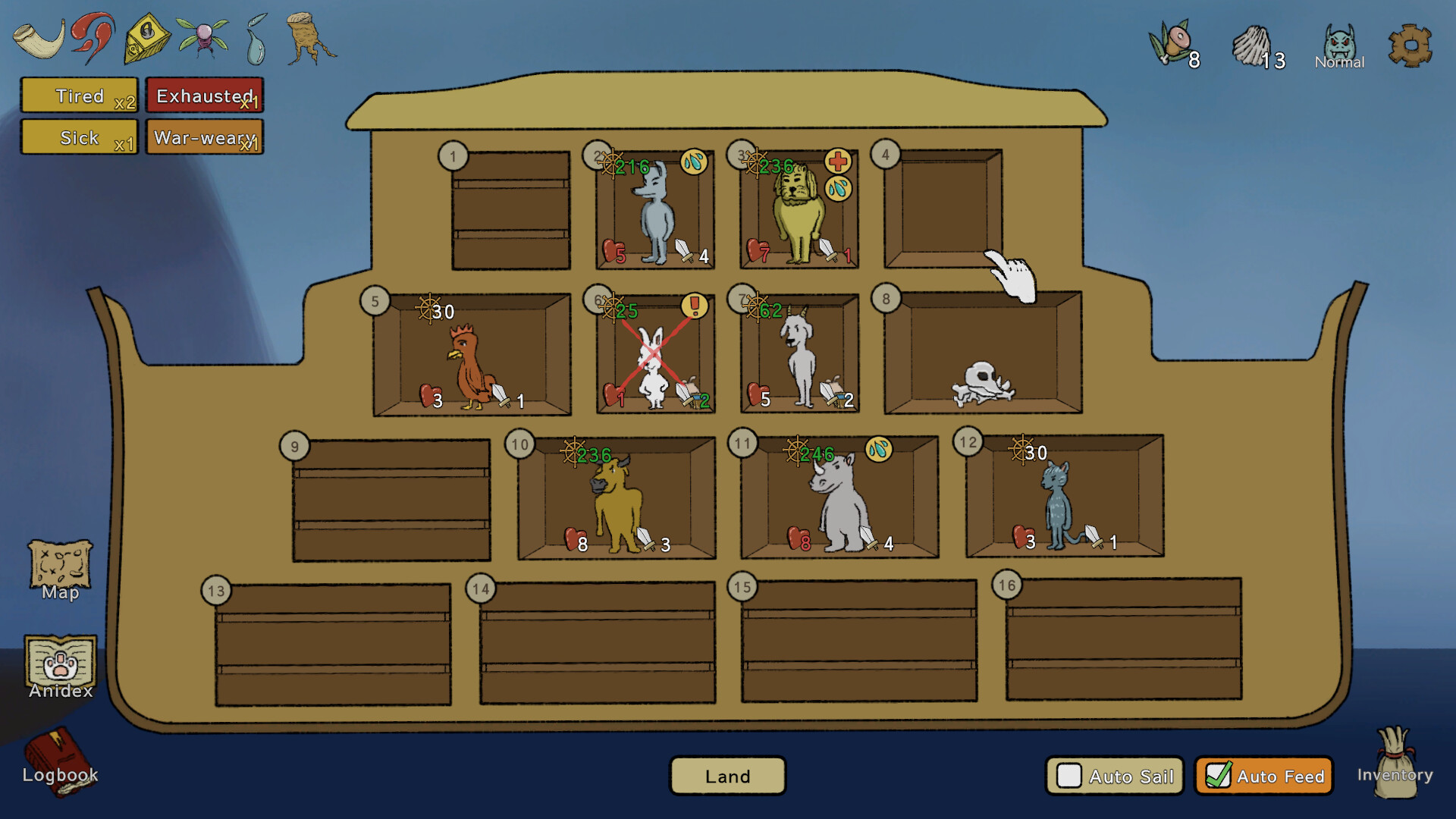Click the Normal difficulty demon icon
Viewport: 1456px width, 819px height.
(x=1339, y=42)
